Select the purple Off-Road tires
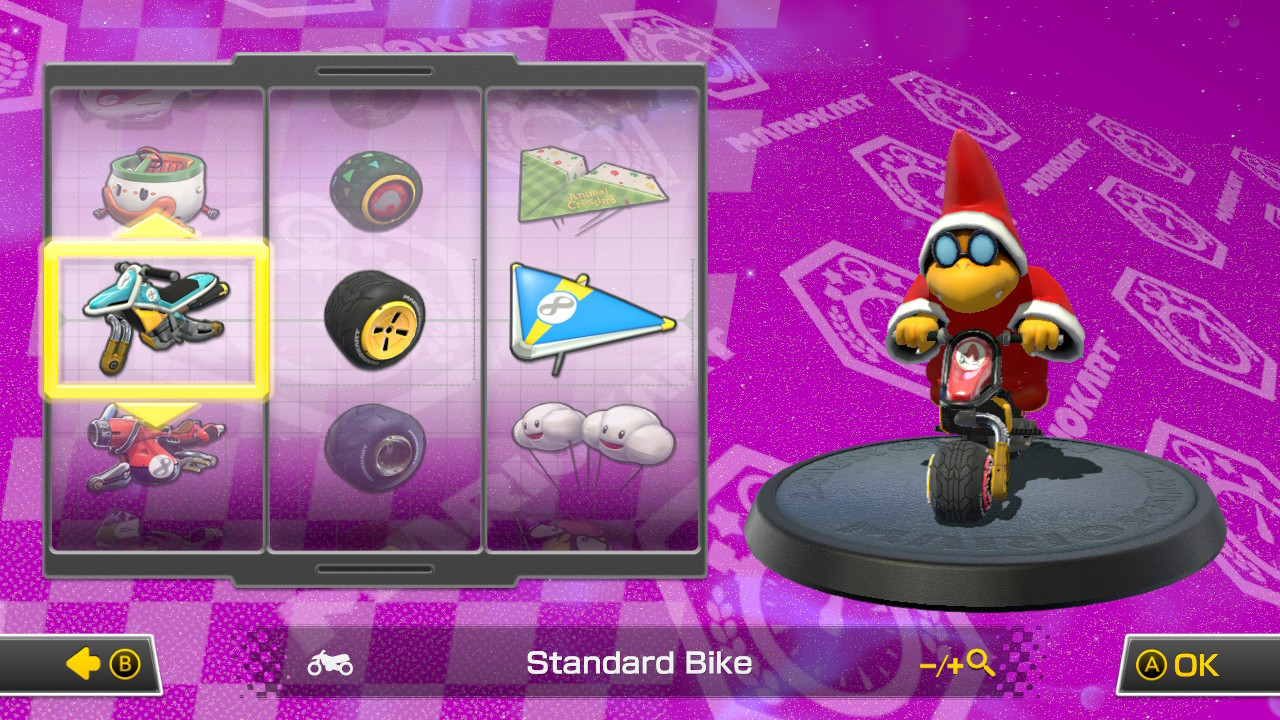Image resolution: width=1280 pixels, height=720 pixels. click(x=377, y=445)
